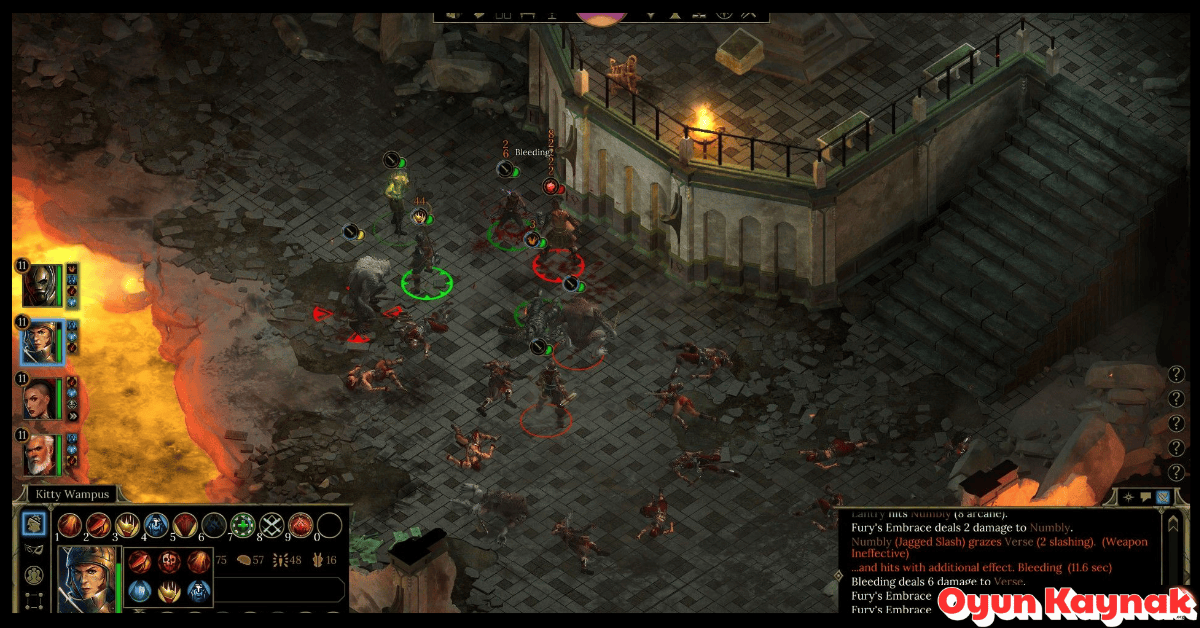
Task: Open the helmeted head tab on the action bar
Action: (34, 523)
